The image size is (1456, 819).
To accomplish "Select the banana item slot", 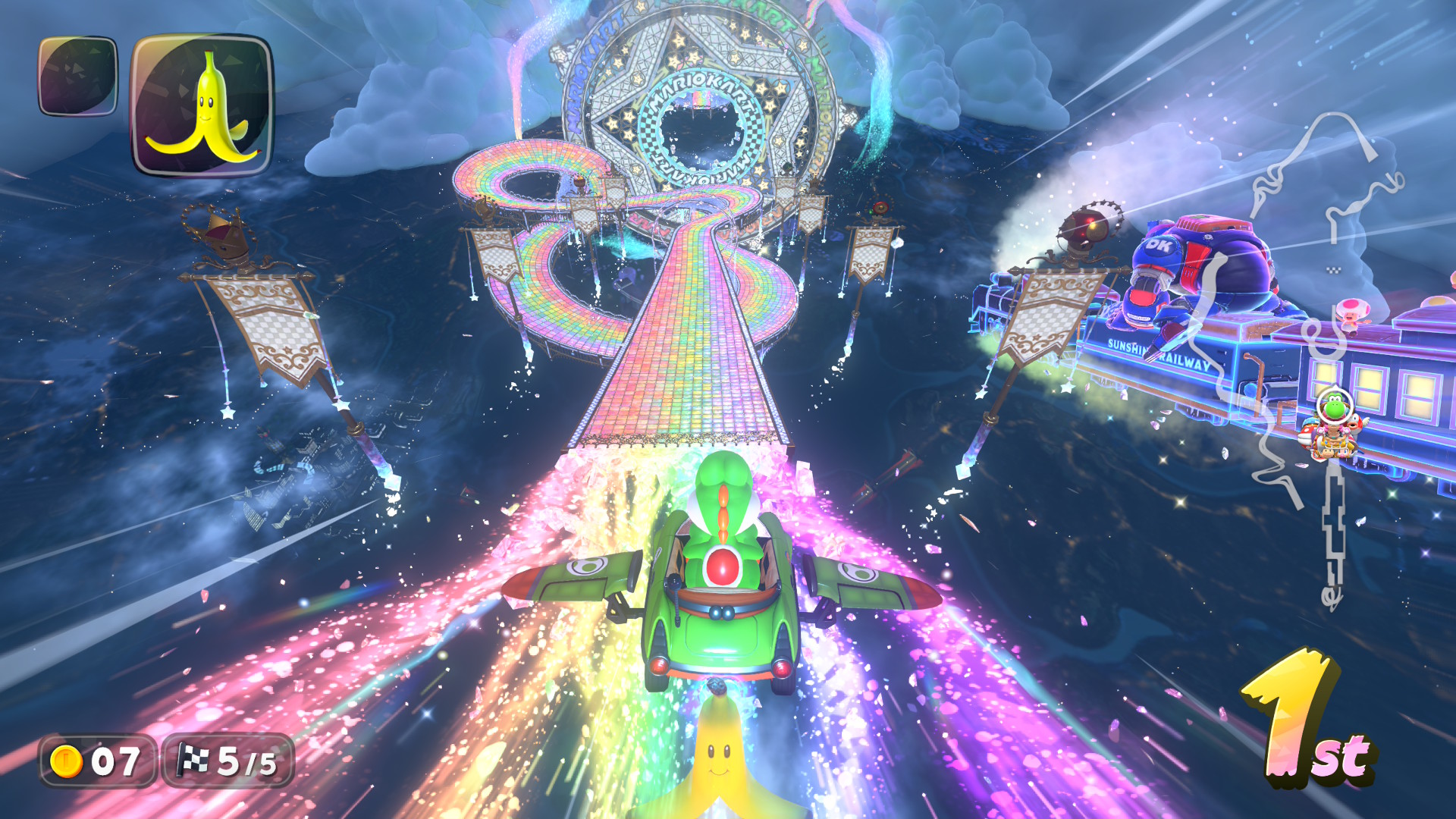I will point(202,105).
